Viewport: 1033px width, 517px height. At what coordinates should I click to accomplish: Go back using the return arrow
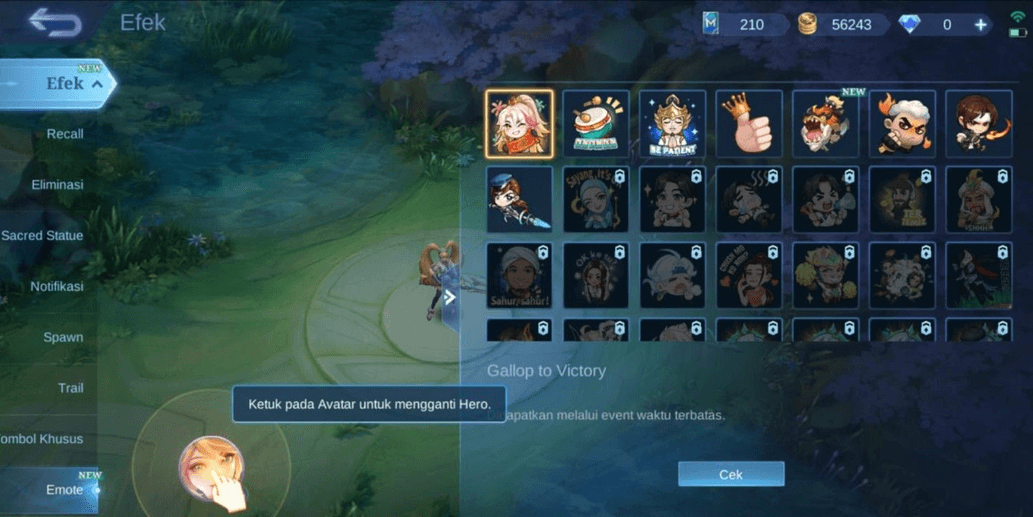(54, 22)
